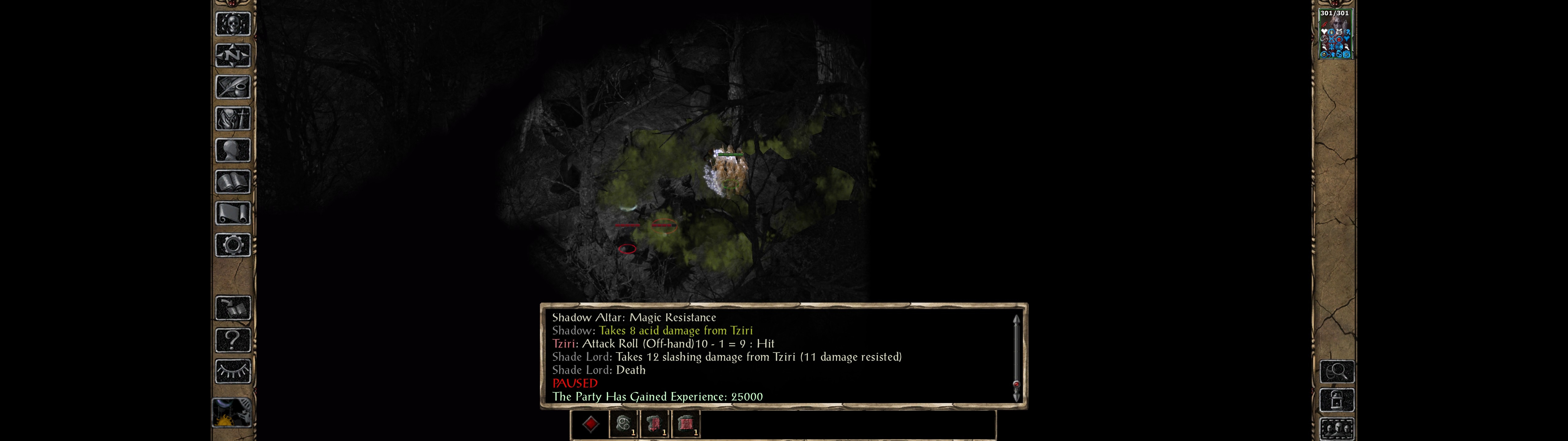
Task: Choose the spell icon with swirl symbols
Action: click(x=623, y=424)
